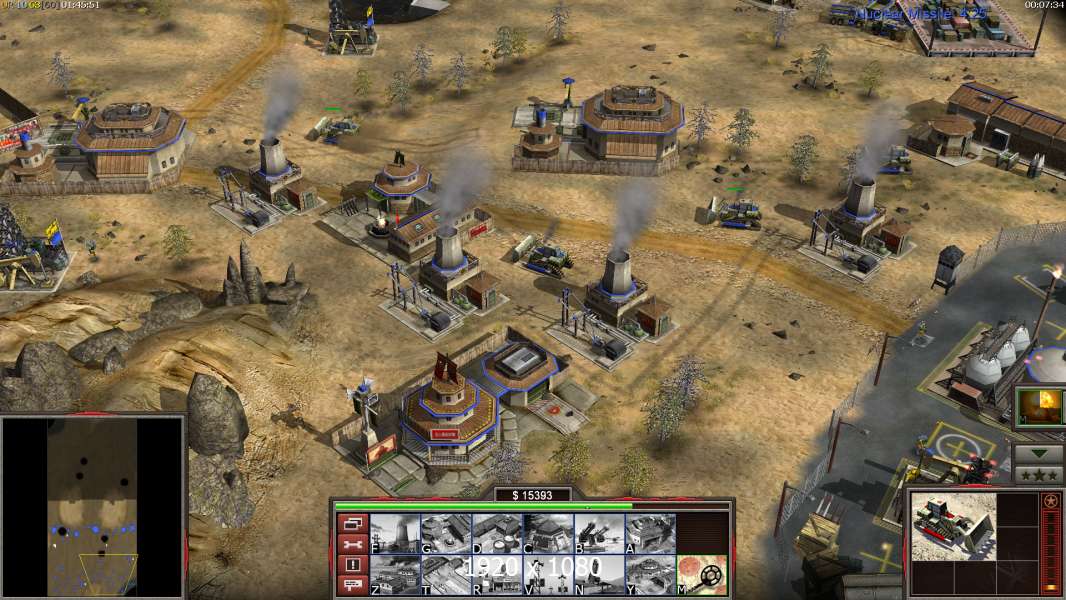
Task: Select the airfield build icon (Z)
Action: tap(395, 574)
